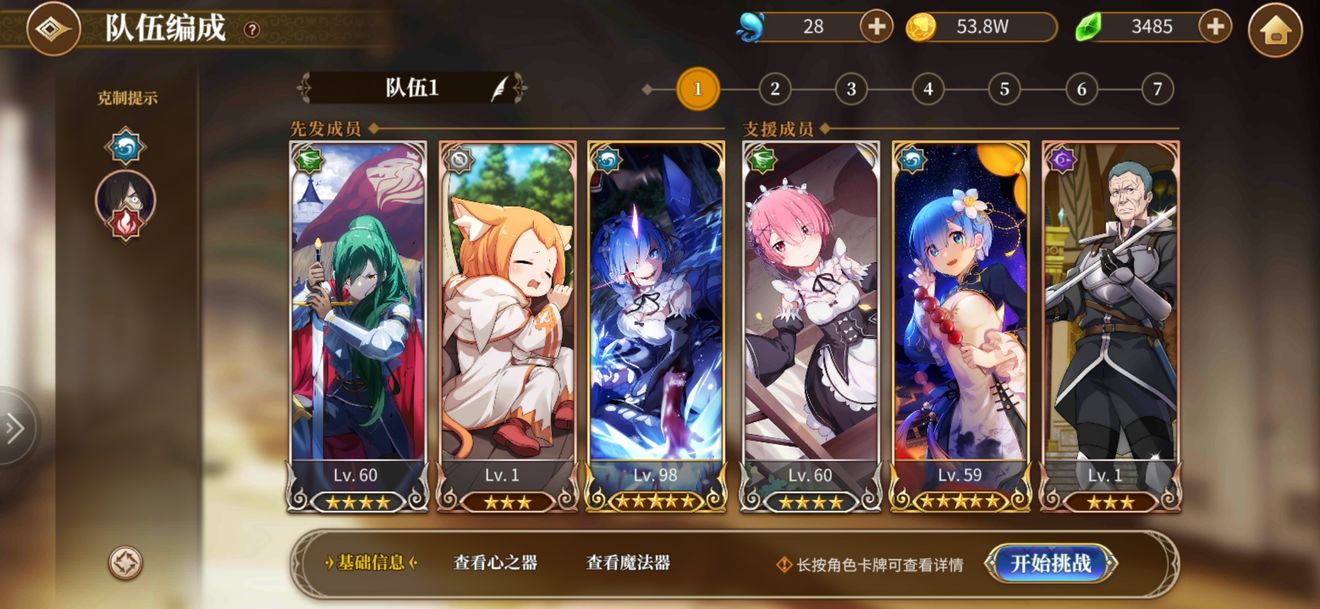Switch to team slot 2
Image resolution: width=1320 pixels, height=609 pixels.
tap(774, 89)
